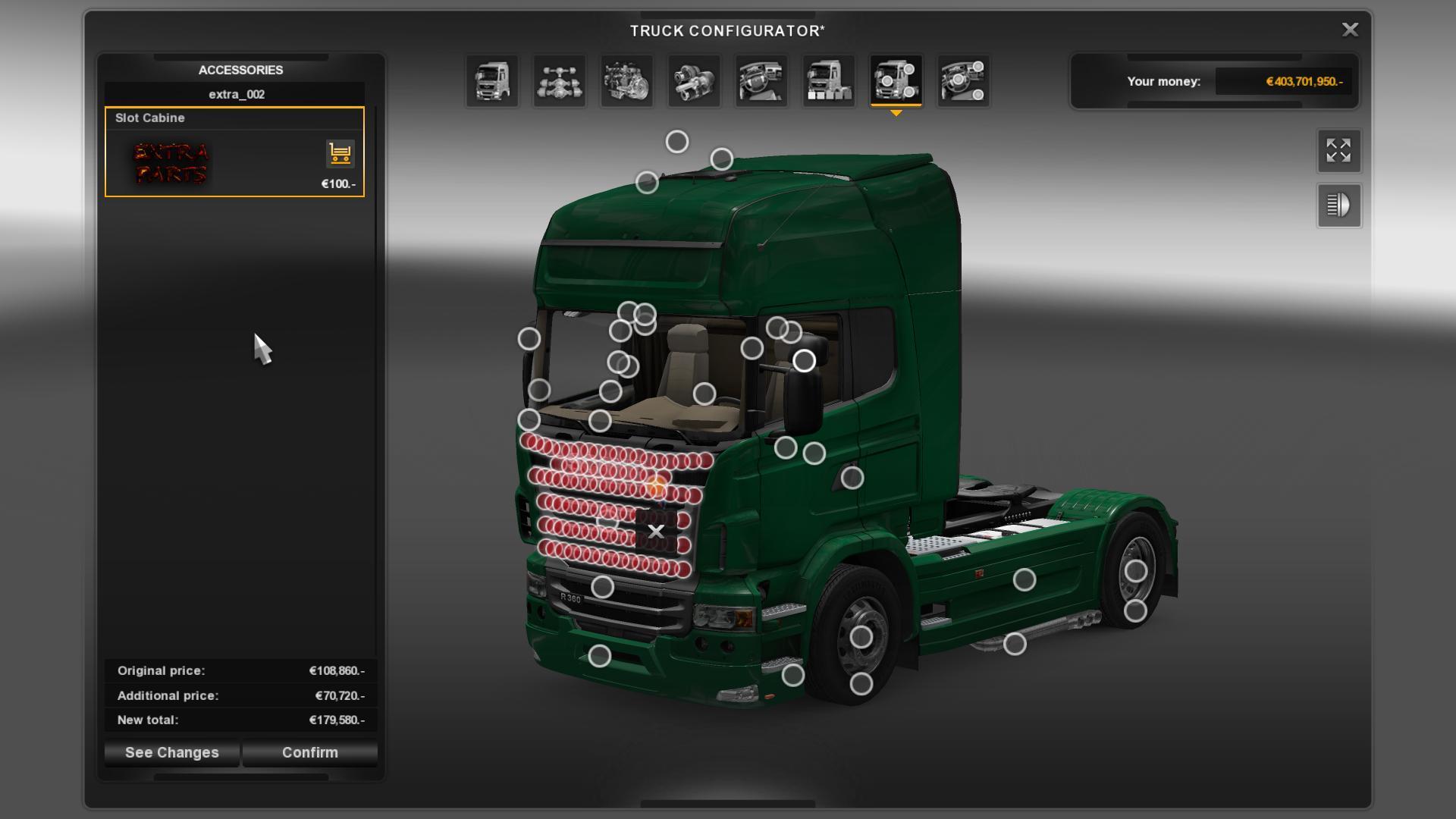The width and height of the screenshot is (1456, 819).
Task: Close the Truck Configurator window
Action: [1350, 30]
